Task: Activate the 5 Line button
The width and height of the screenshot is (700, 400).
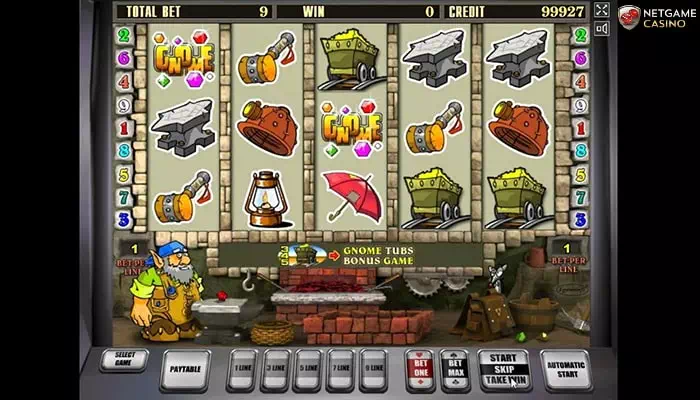Action: (307, 369)
